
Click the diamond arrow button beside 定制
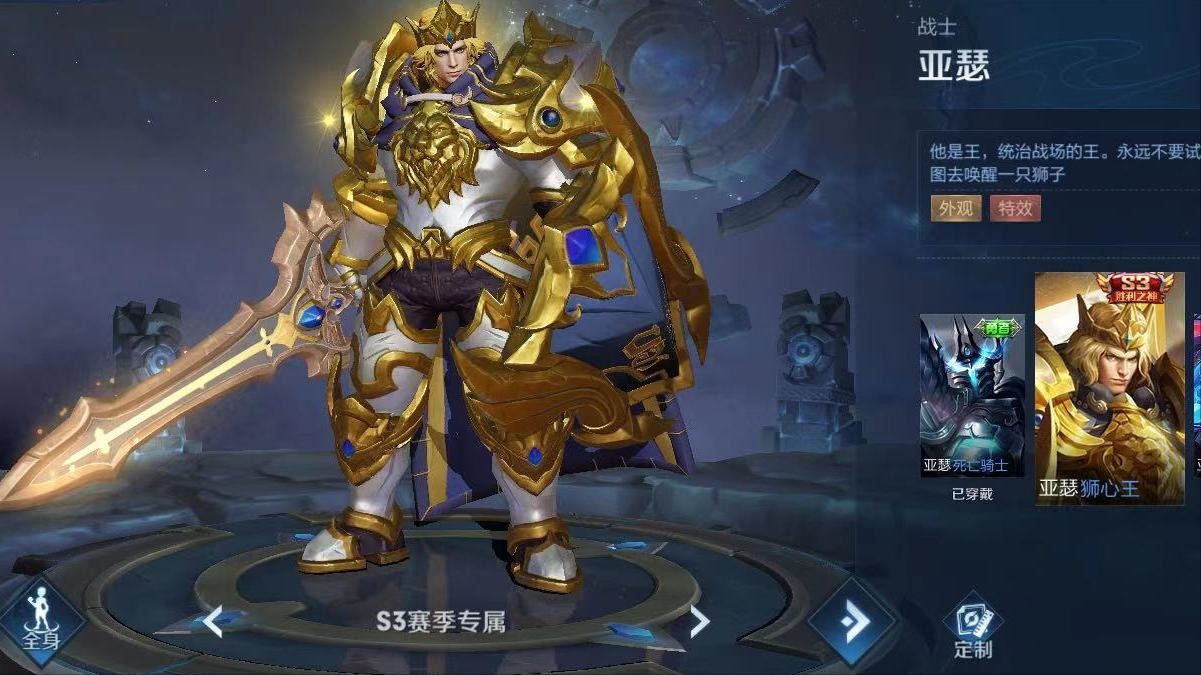(x=853, y=622)
